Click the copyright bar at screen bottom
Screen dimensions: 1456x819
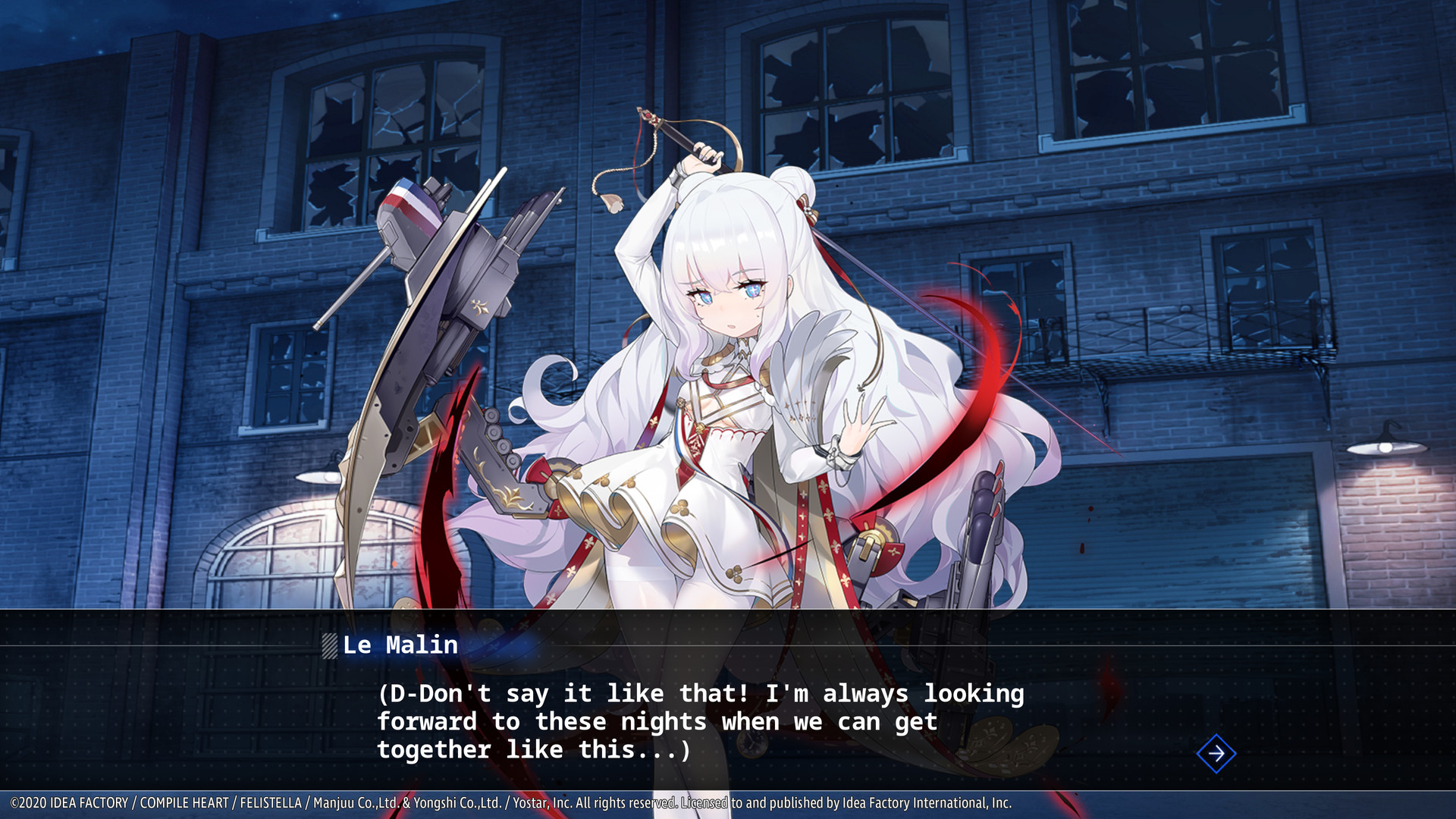[x=728, y=801]
